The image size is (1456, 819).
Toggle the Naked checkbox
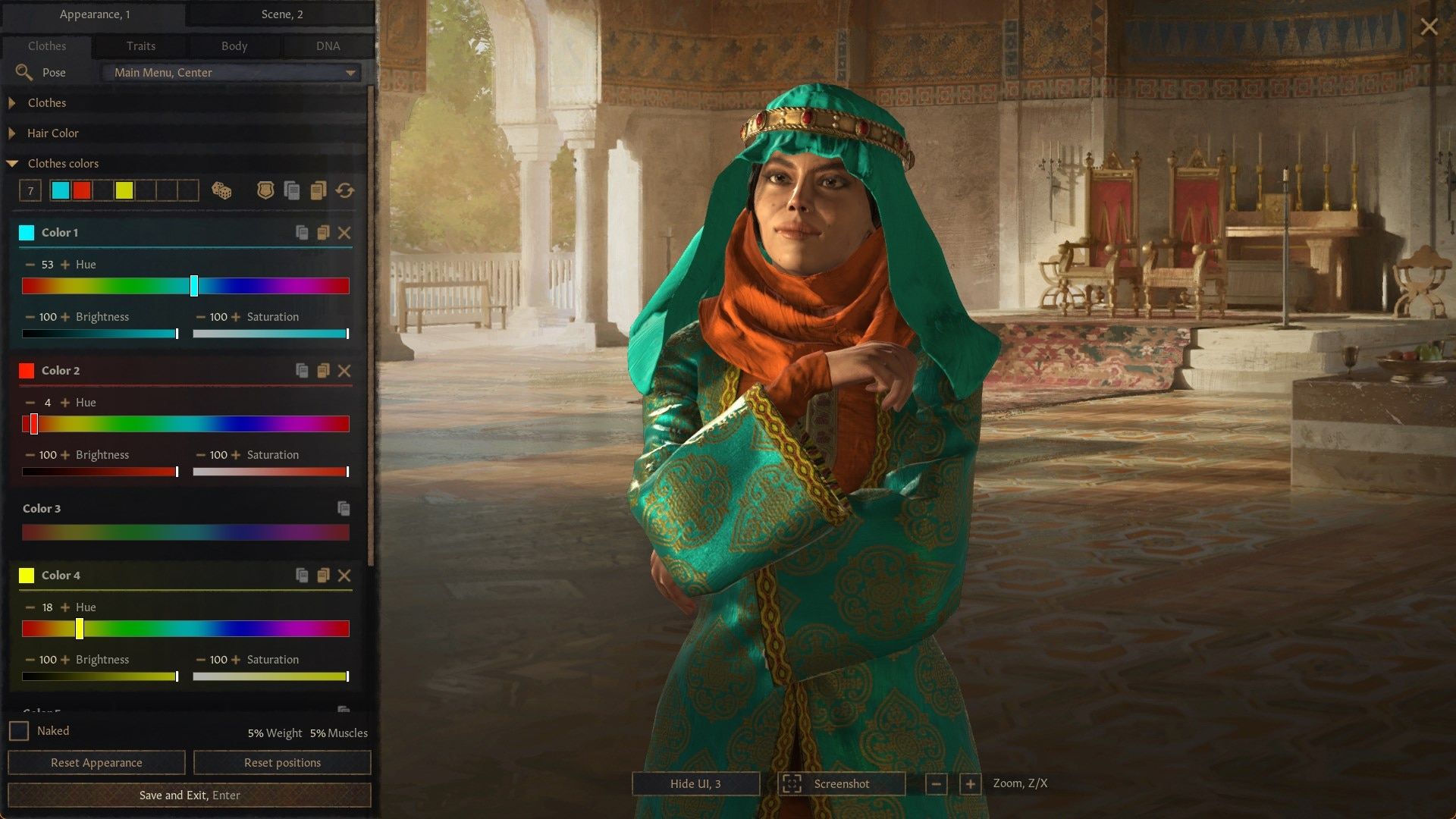[20, 730]
